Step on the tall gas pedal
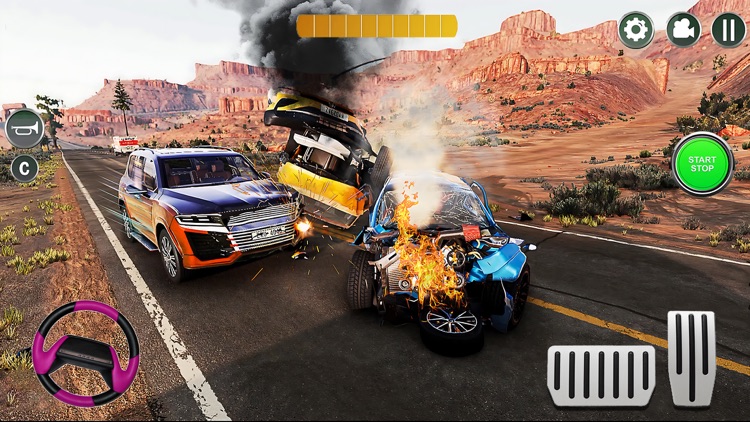Viewport: 750px width, 422px height. (692, 358)
